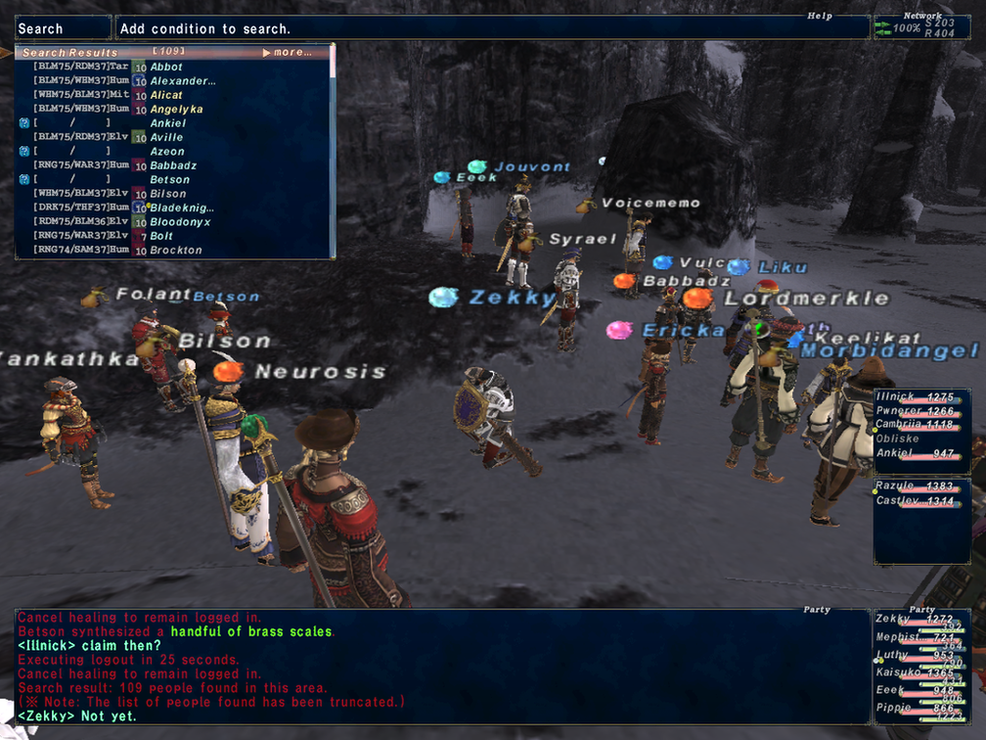
Task: Select Abbot in the search list
Action: coord(166,67)
